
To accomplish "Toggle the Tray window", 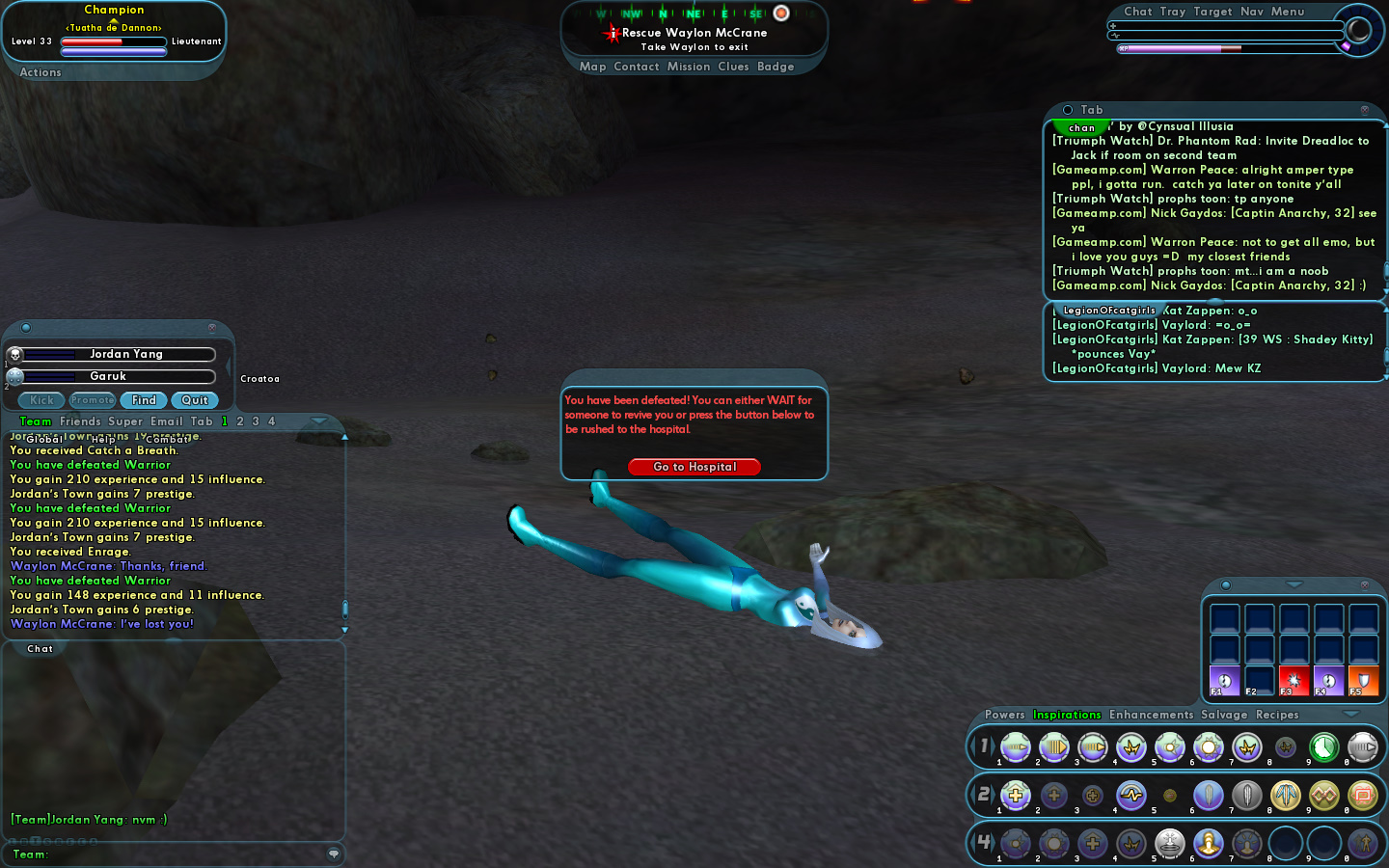I will pos(1173,12).
